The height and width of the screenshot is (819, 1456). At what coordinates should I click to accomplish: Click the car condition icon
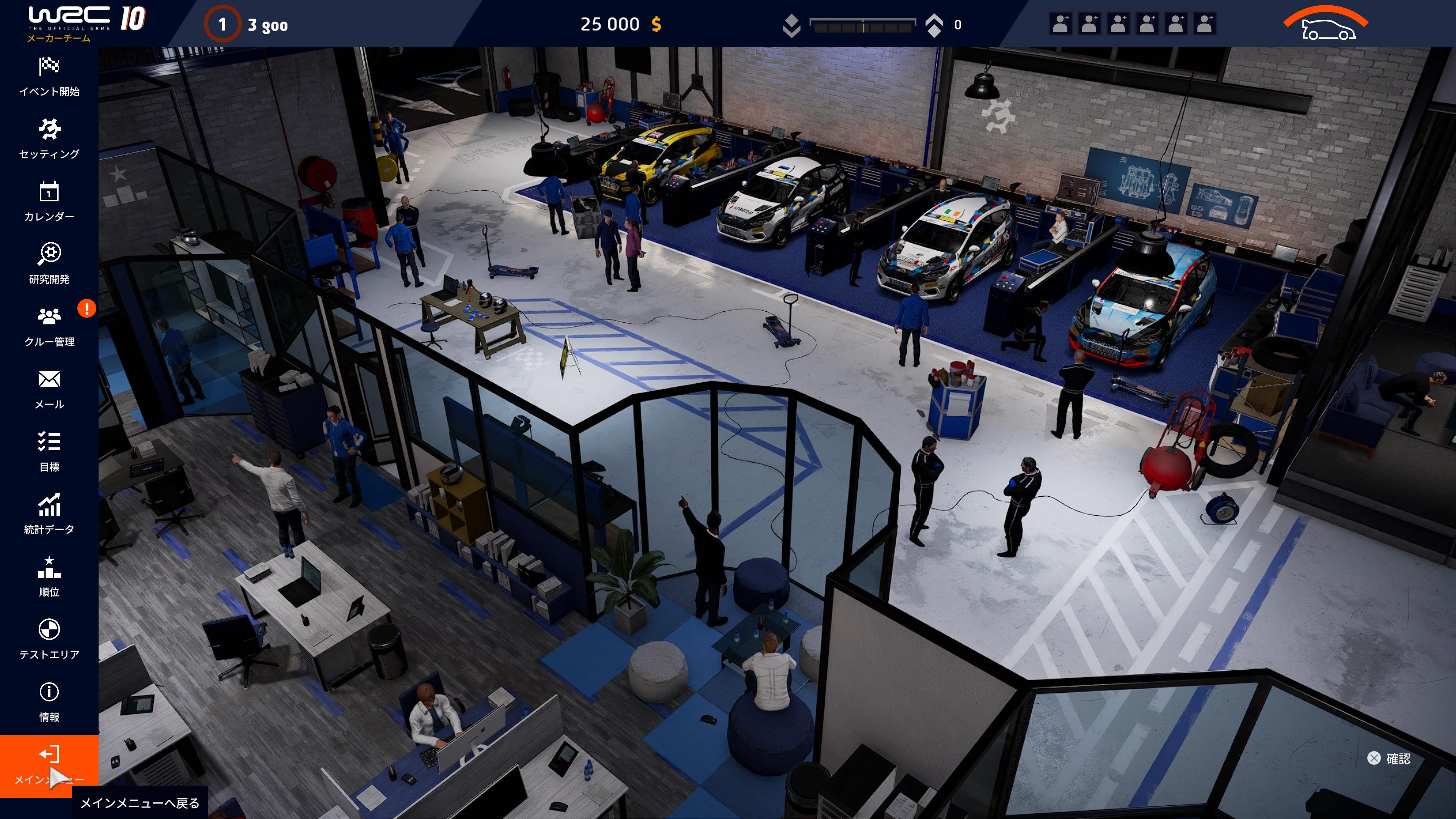[x=1327, y=24]
